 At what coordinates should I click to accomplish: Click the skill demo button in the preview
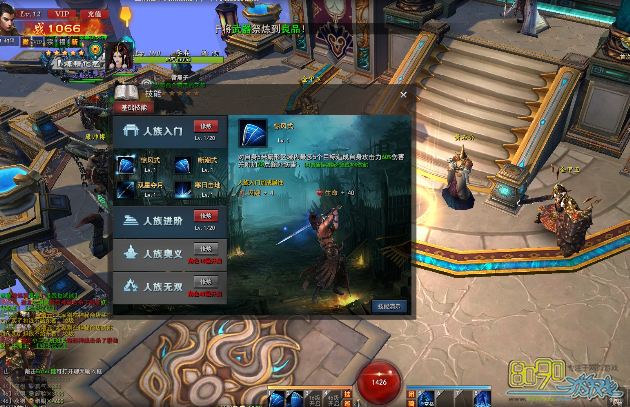389,306
